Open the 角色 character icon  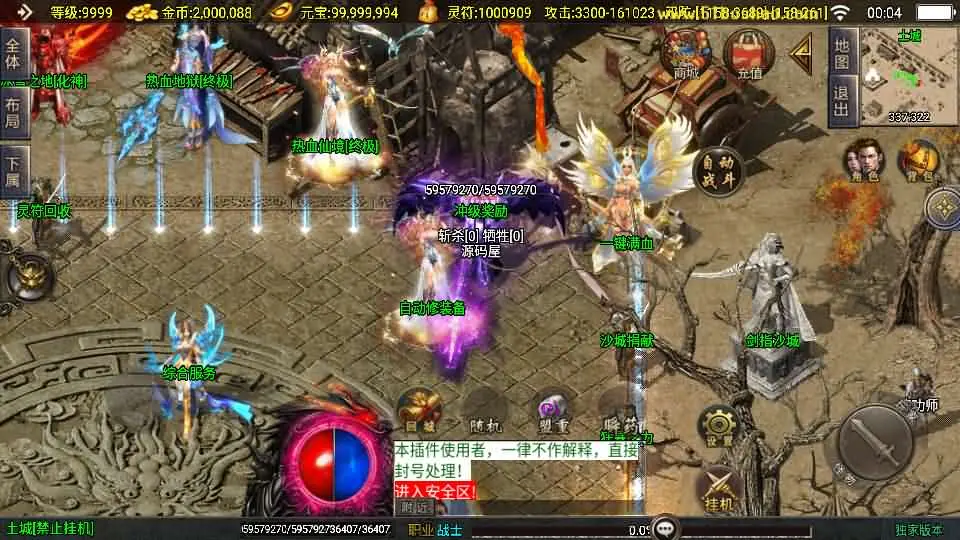coord(862,160)
